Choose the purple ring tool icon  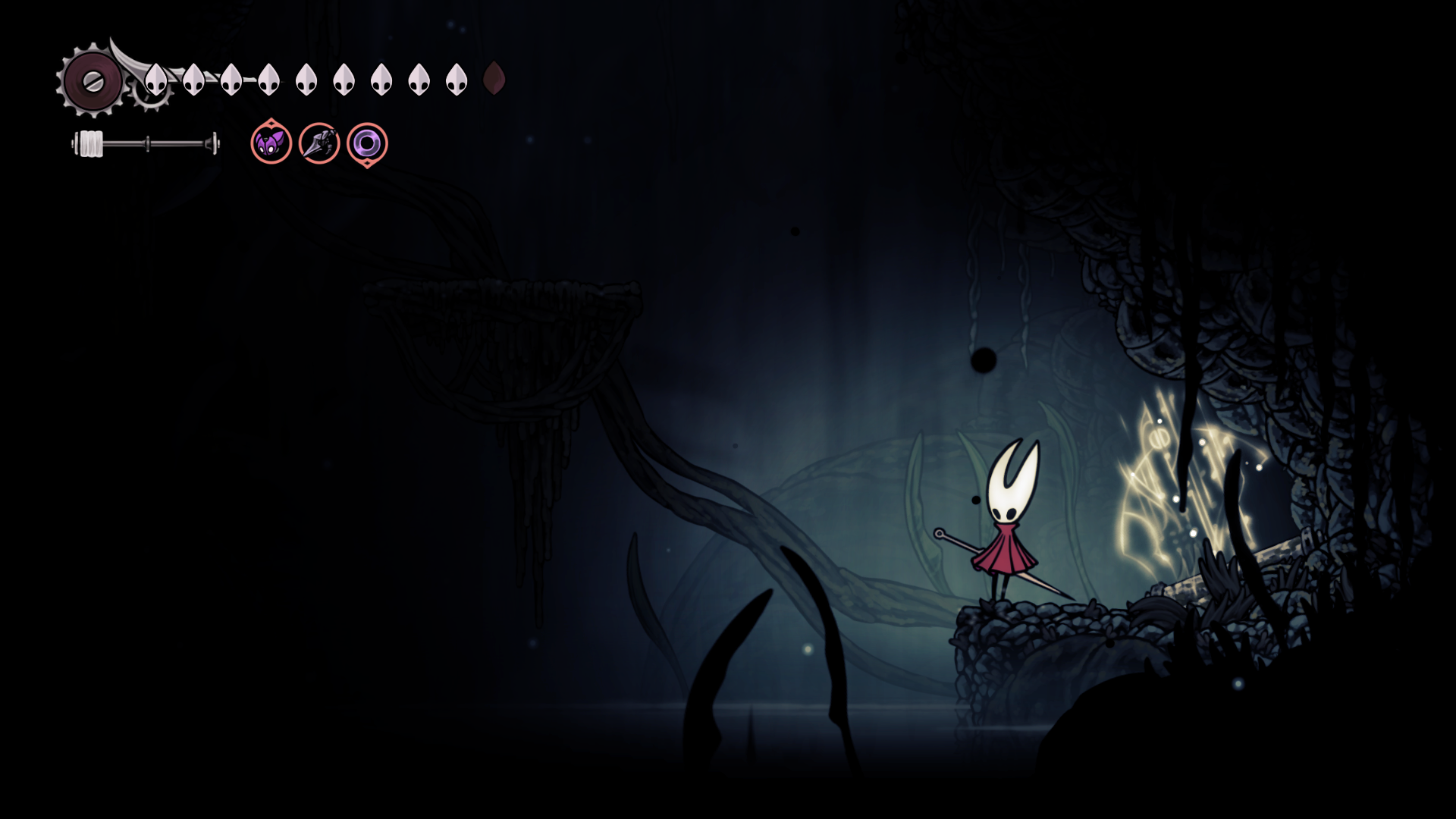367,143
